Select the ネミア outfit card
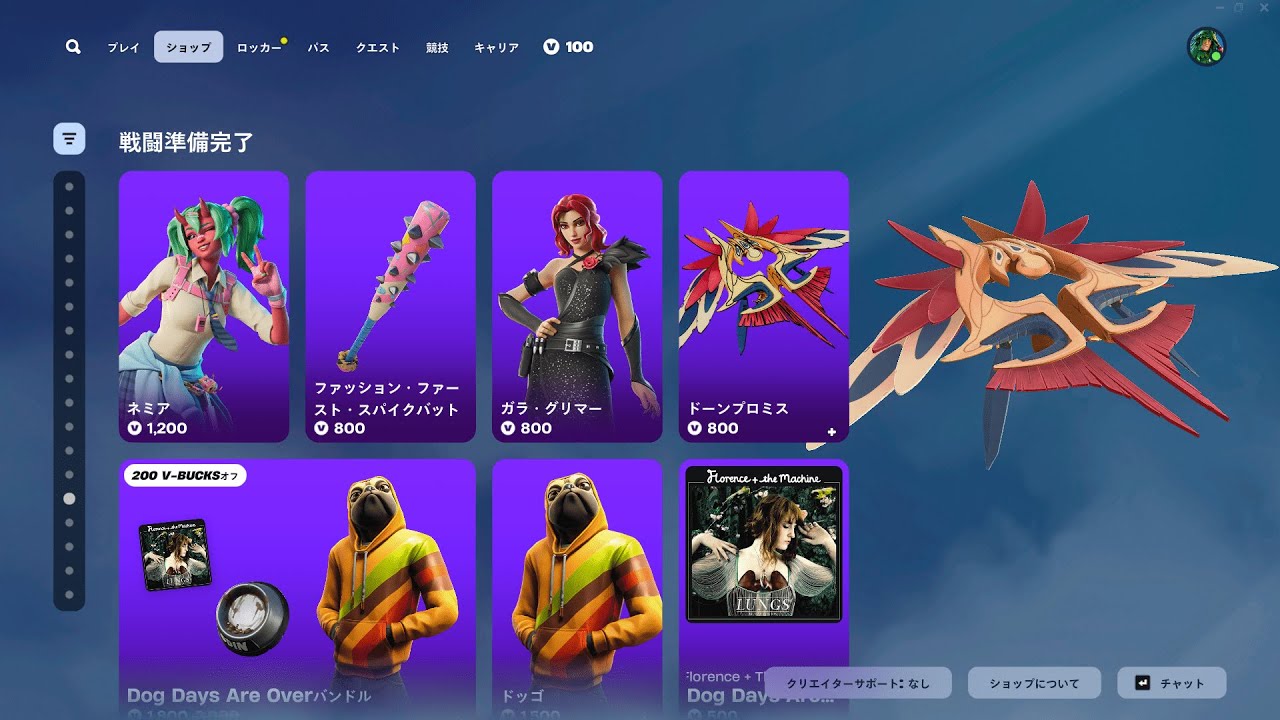1280x720 pixels. tap(204, 306)
